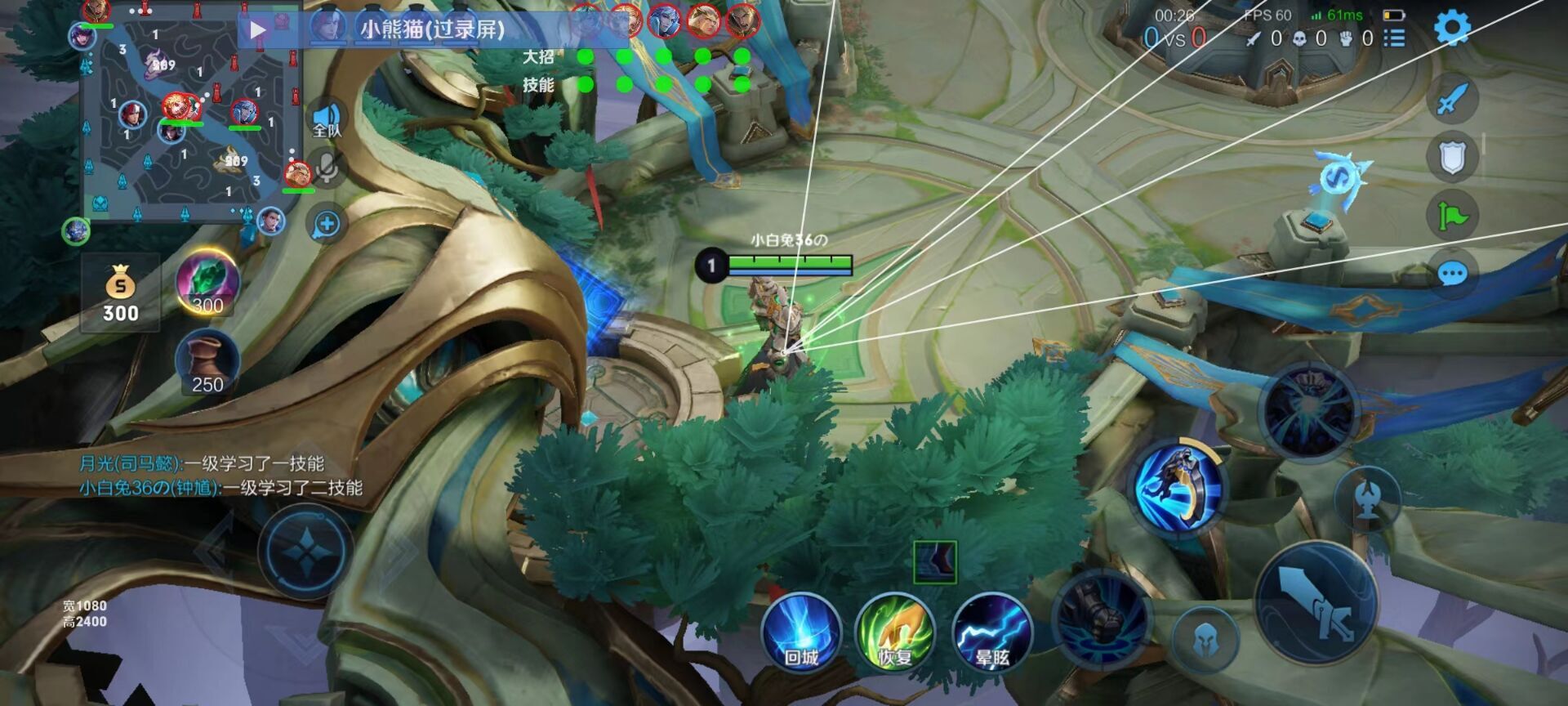Tap the minimap to view the battlefield
The width and height of the screenshot is (1568, 706).
tap(188, 114)
